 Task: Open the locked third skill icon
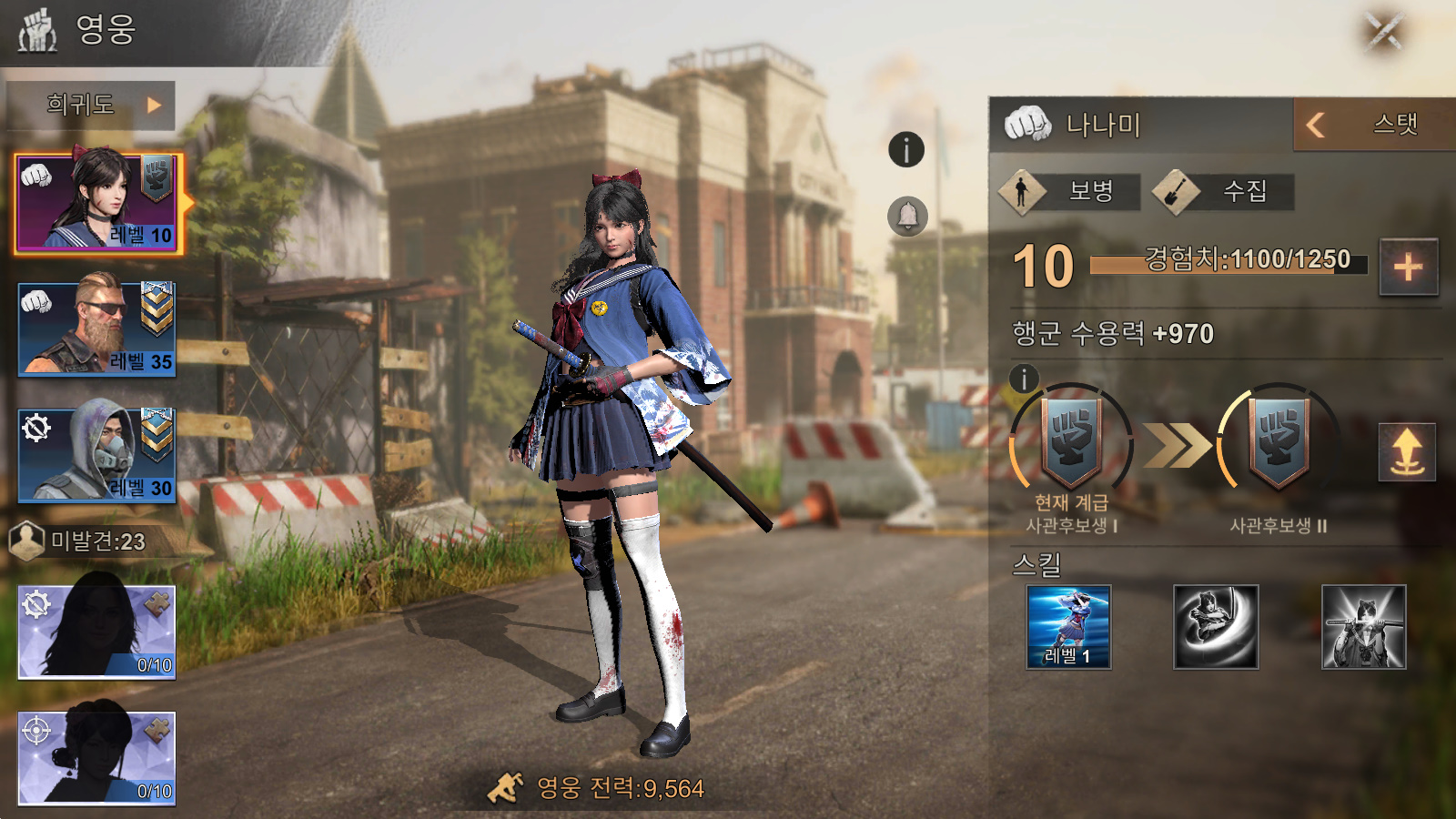1363,627
